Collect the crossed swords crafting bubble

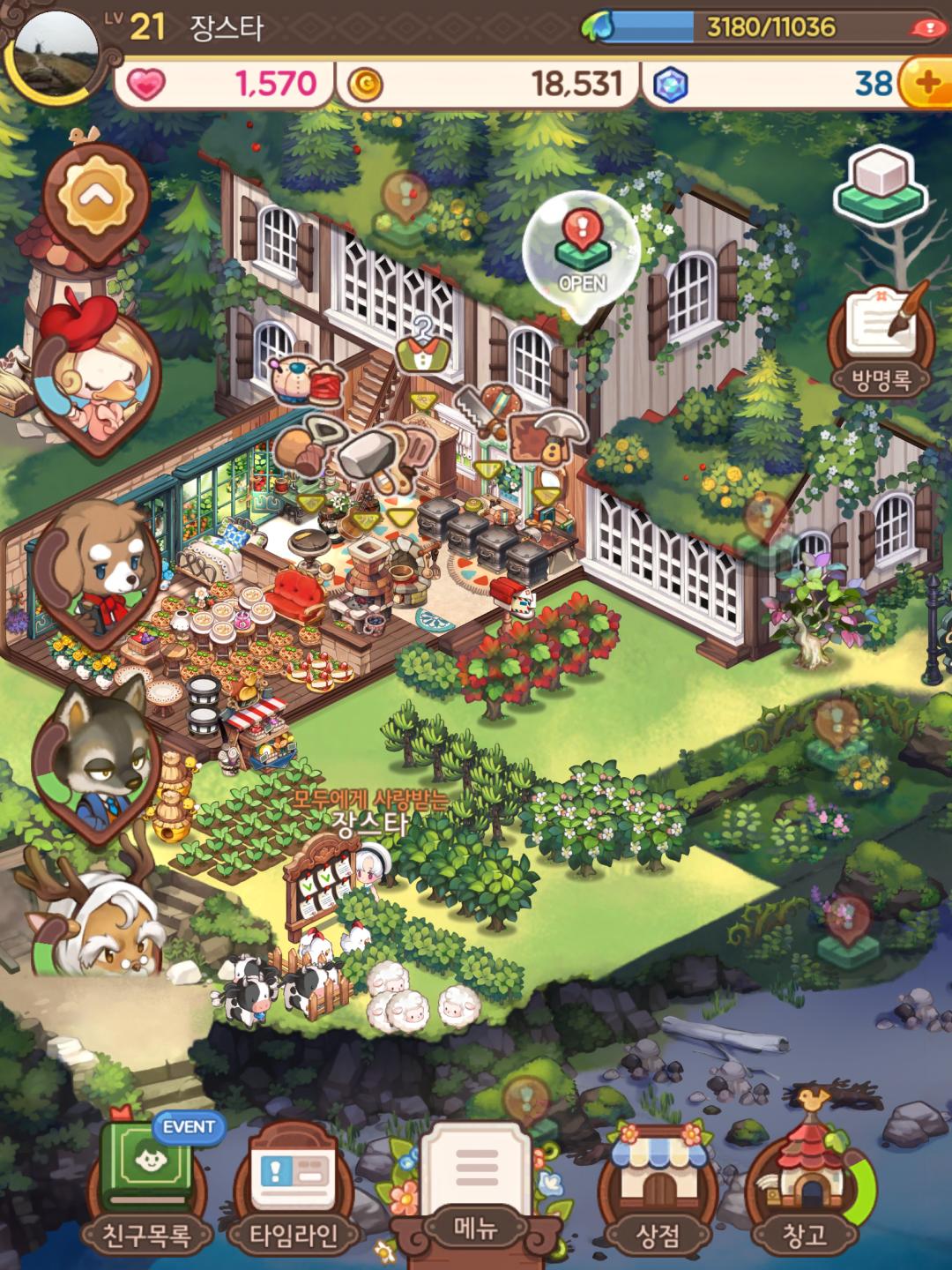[x=483, y=409]
